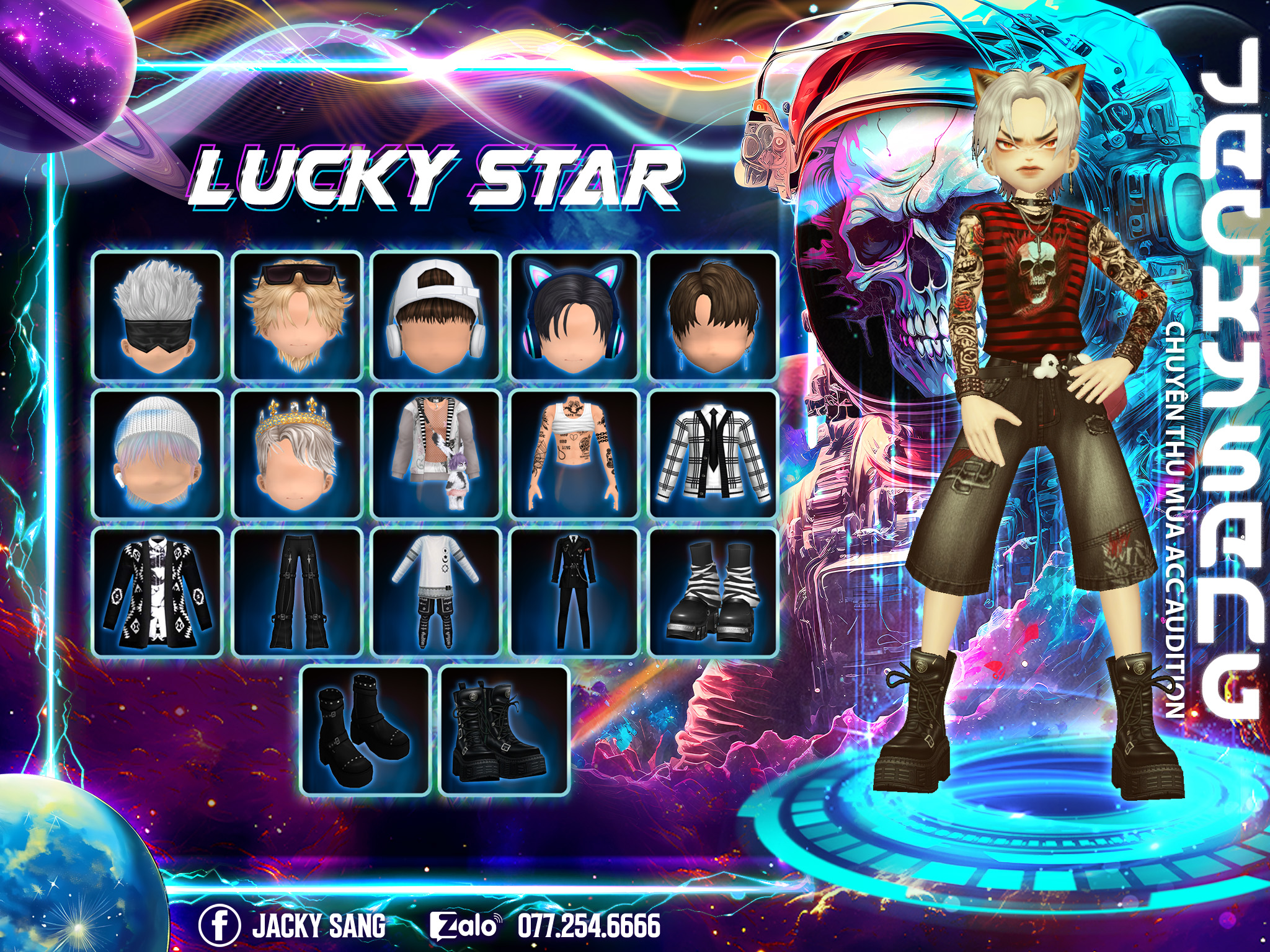This screenshot has height=952, width=1270.
Task: Click the Zalo logo
Action: (x=464, y=926)
